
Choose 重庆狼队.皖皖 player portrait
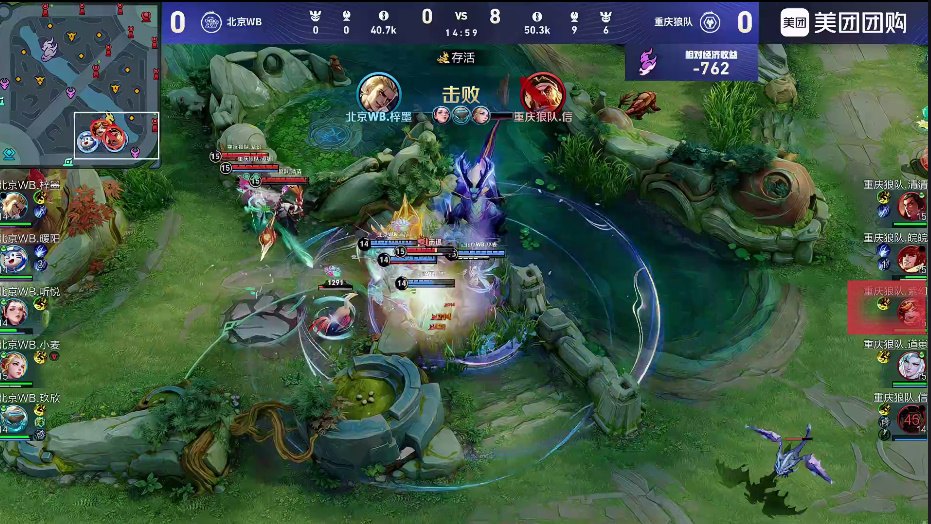(x=910, y=259)
